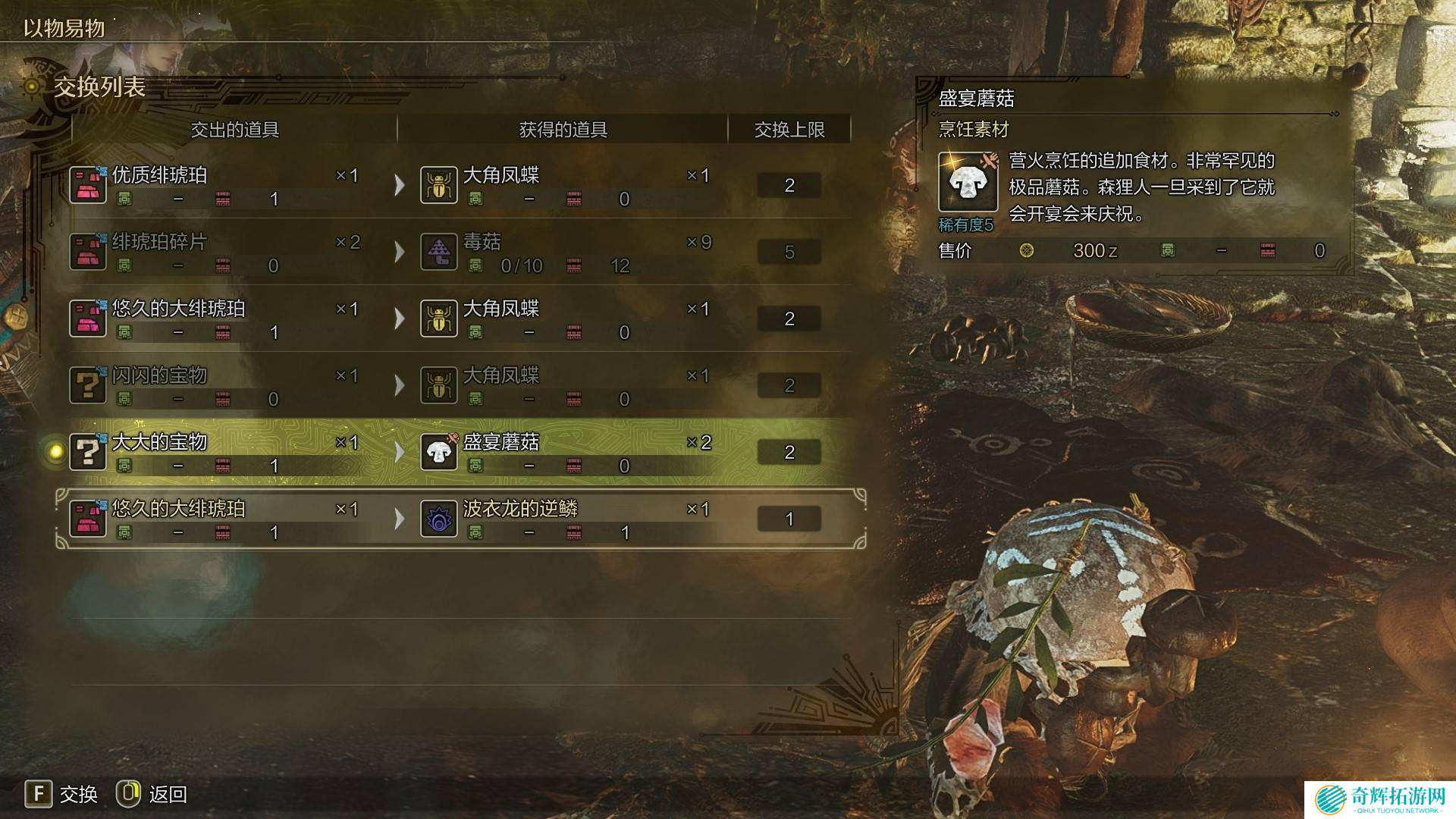The width and height of the screenshot is (1456, 819).
Task: Click the 绯琥珀碎片 item icon
Action: (88, 252)
